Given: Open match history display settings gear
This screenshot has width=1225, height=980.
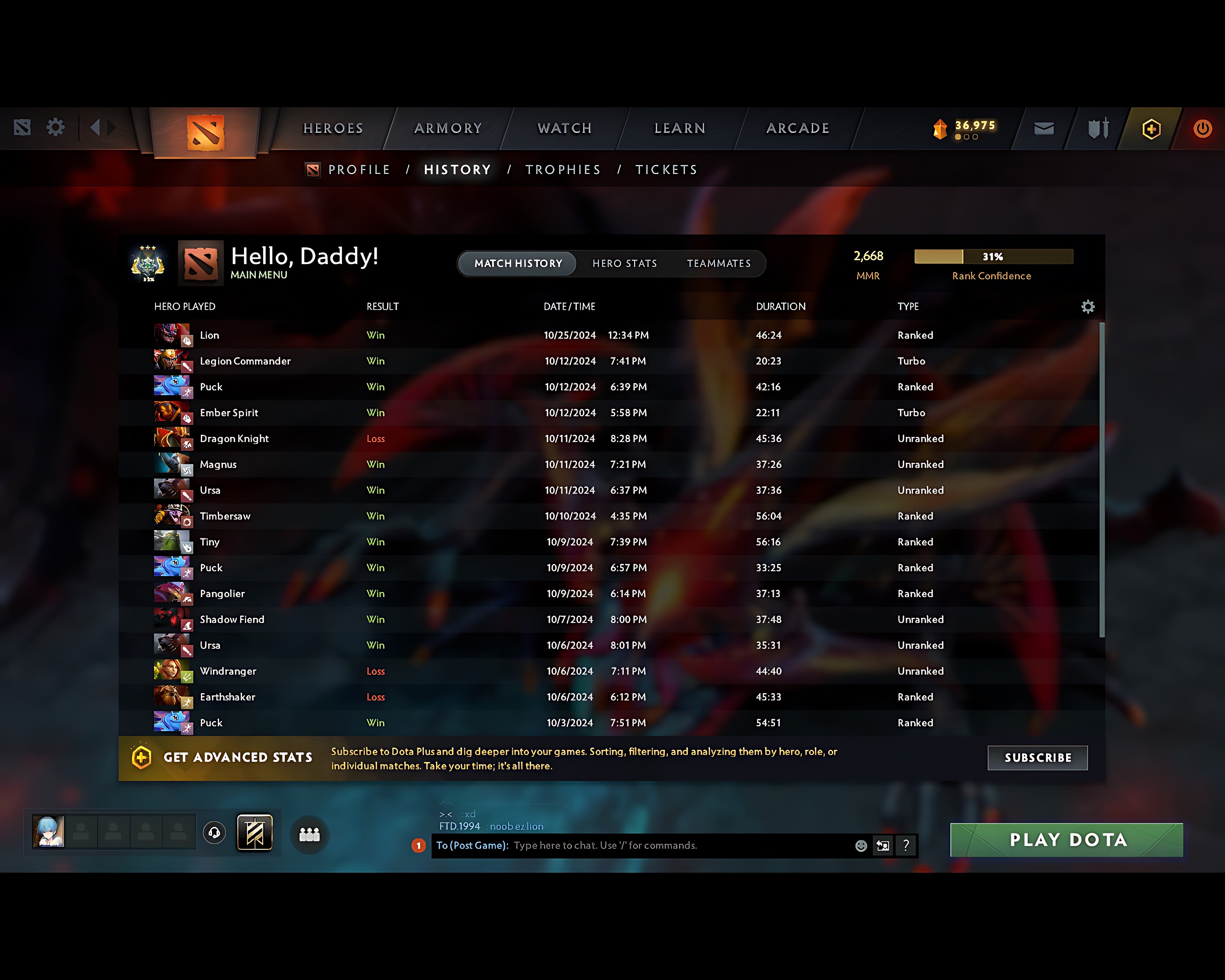Looking at the screenshot, I should coord(1088,307).
